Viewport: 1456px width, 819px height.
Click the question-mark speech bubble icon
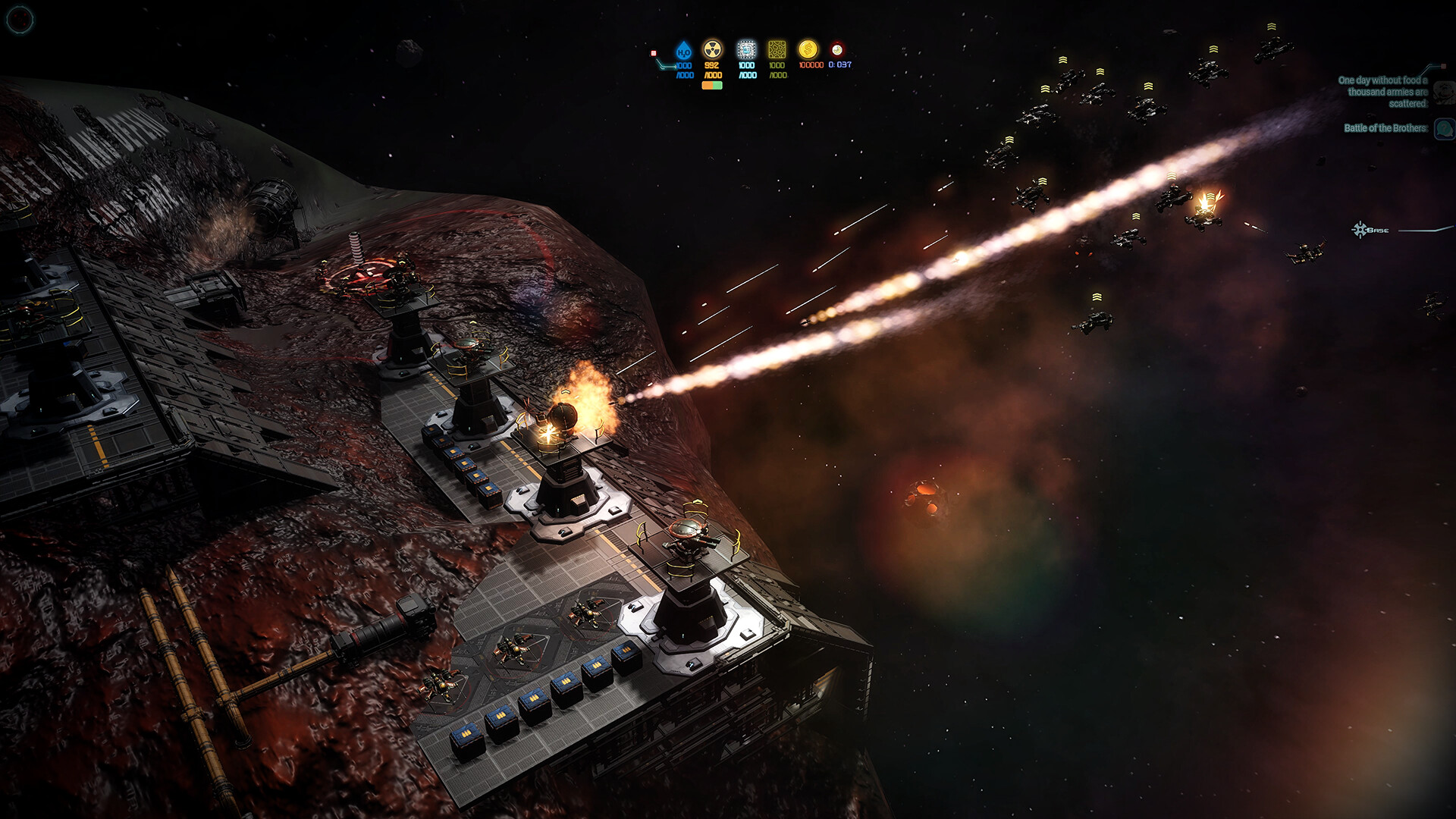coord(1444,128)
